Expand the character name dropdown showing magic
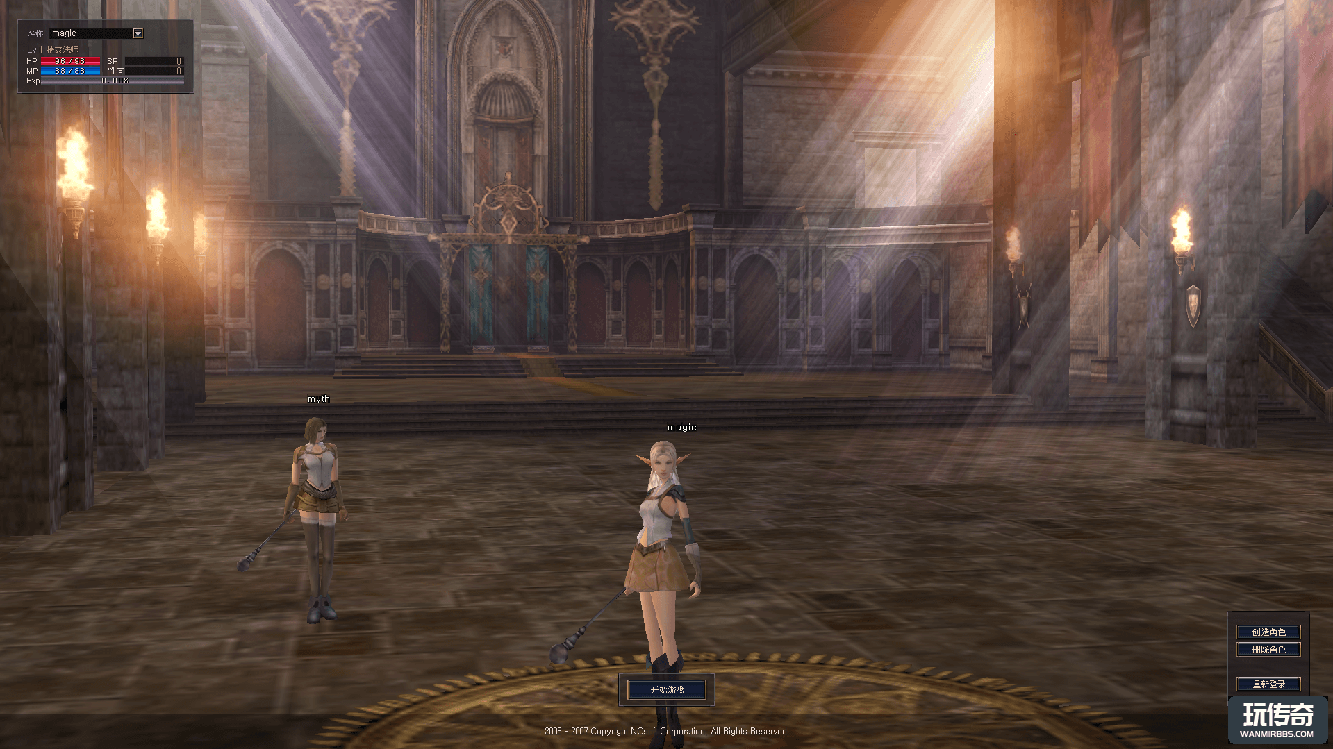 pyautogui.click(x=138, y=33)
